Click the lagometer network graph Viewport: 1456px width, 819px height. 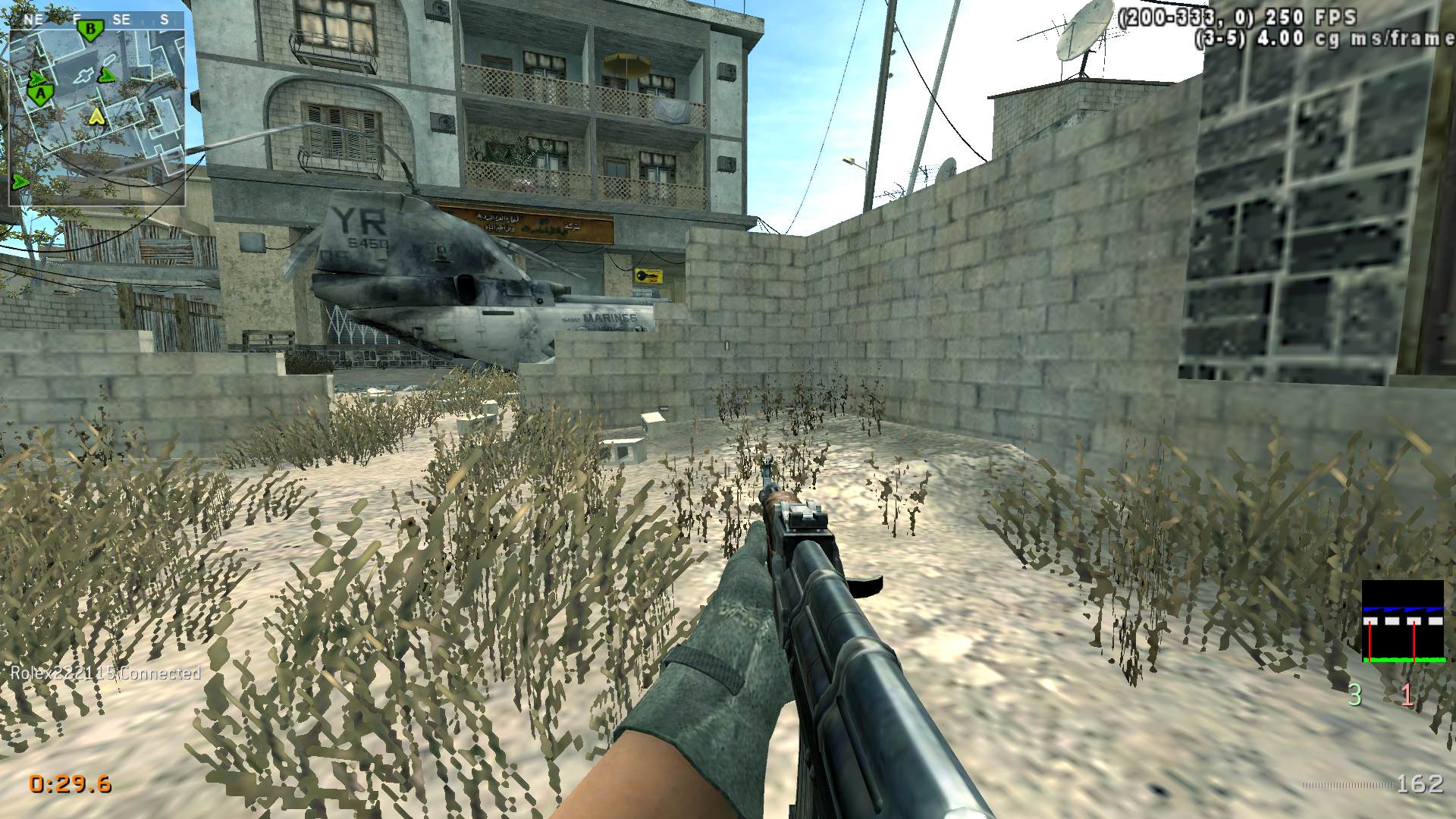pyautogui.click(x=1402, y=622)
